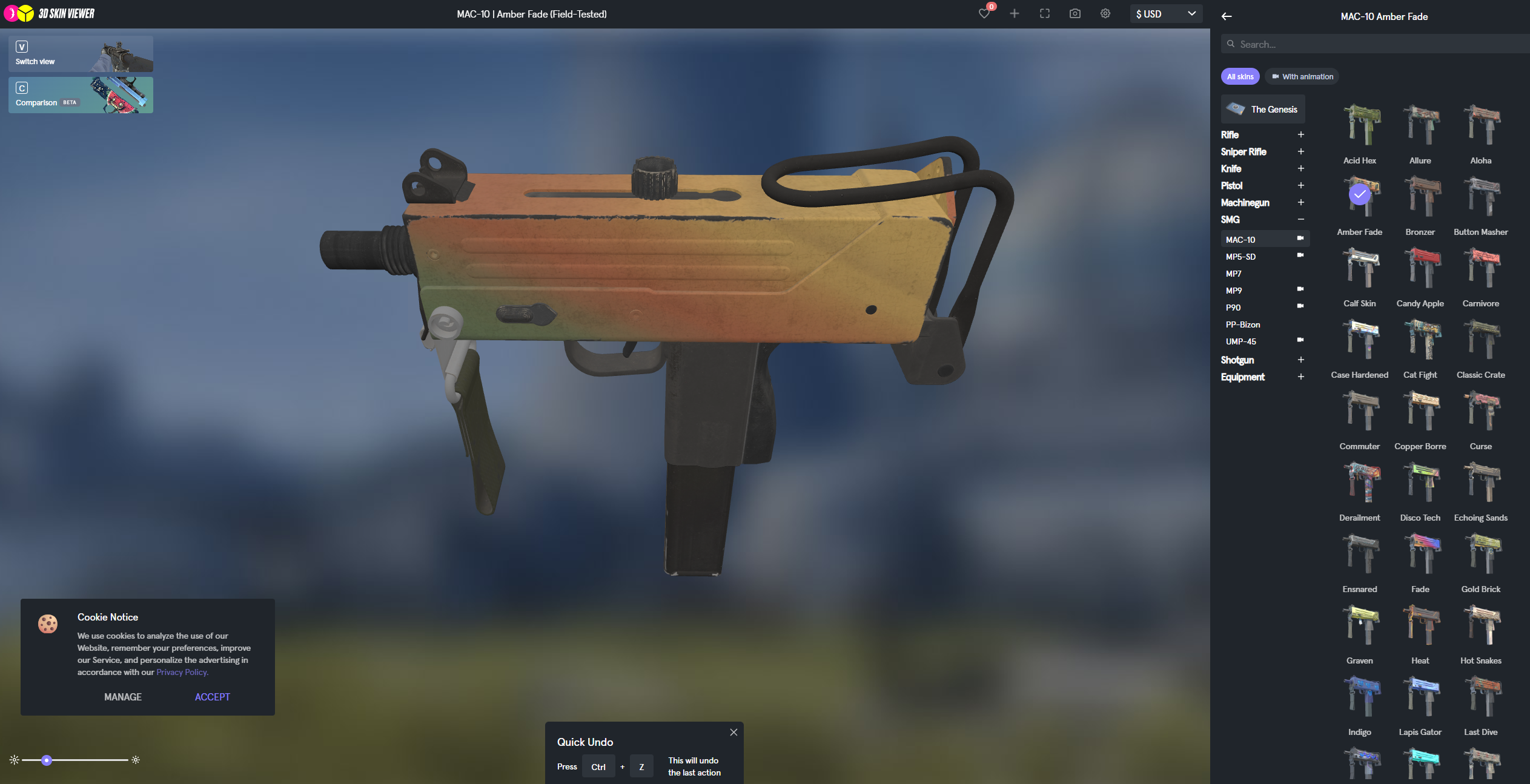Open cookie Manage options
1530x784 pixels.
pos(123,697)
